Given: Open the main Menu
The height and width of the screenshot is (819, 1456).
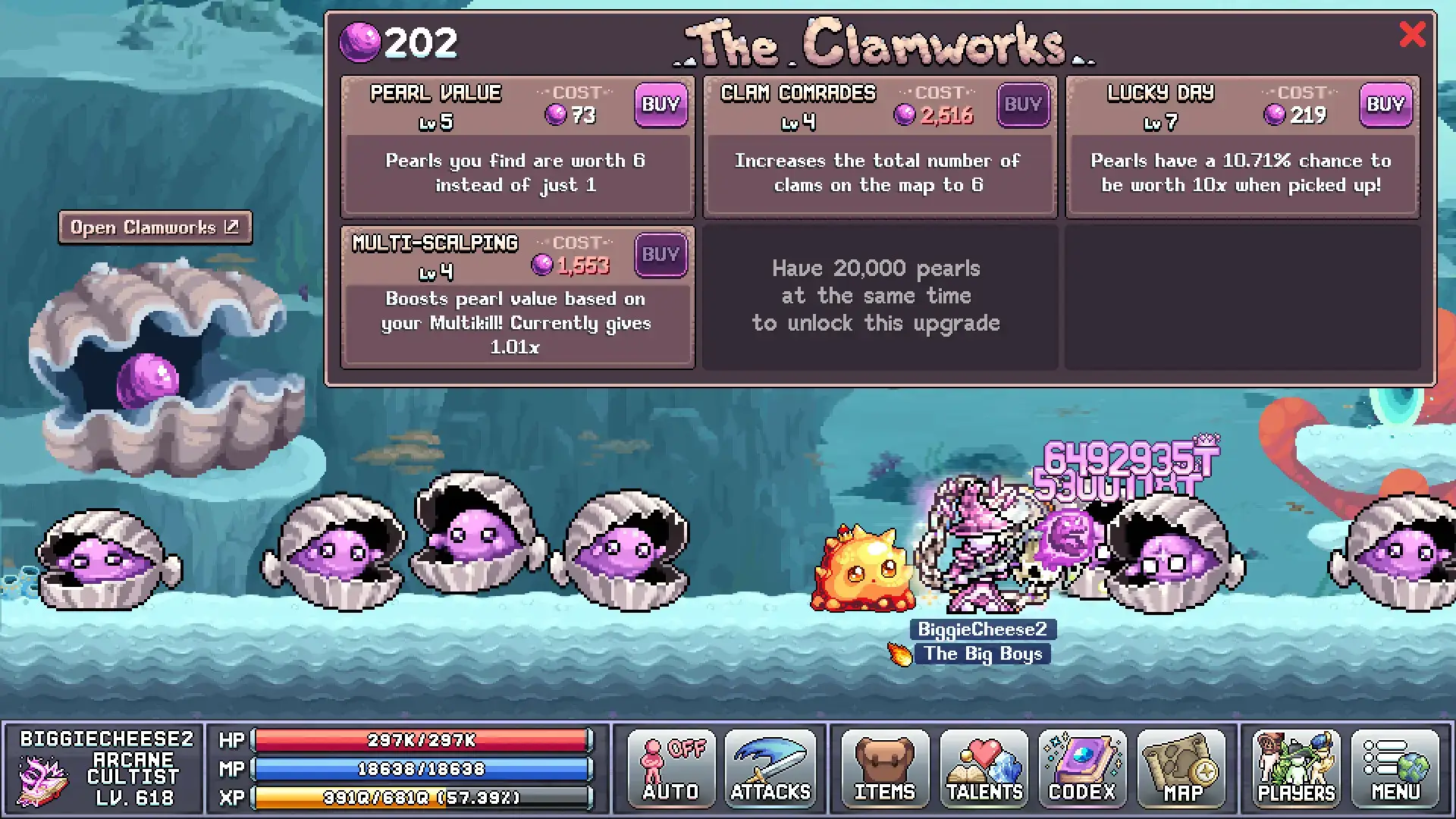Looking at the screenshot, I should pos(1395,769).
